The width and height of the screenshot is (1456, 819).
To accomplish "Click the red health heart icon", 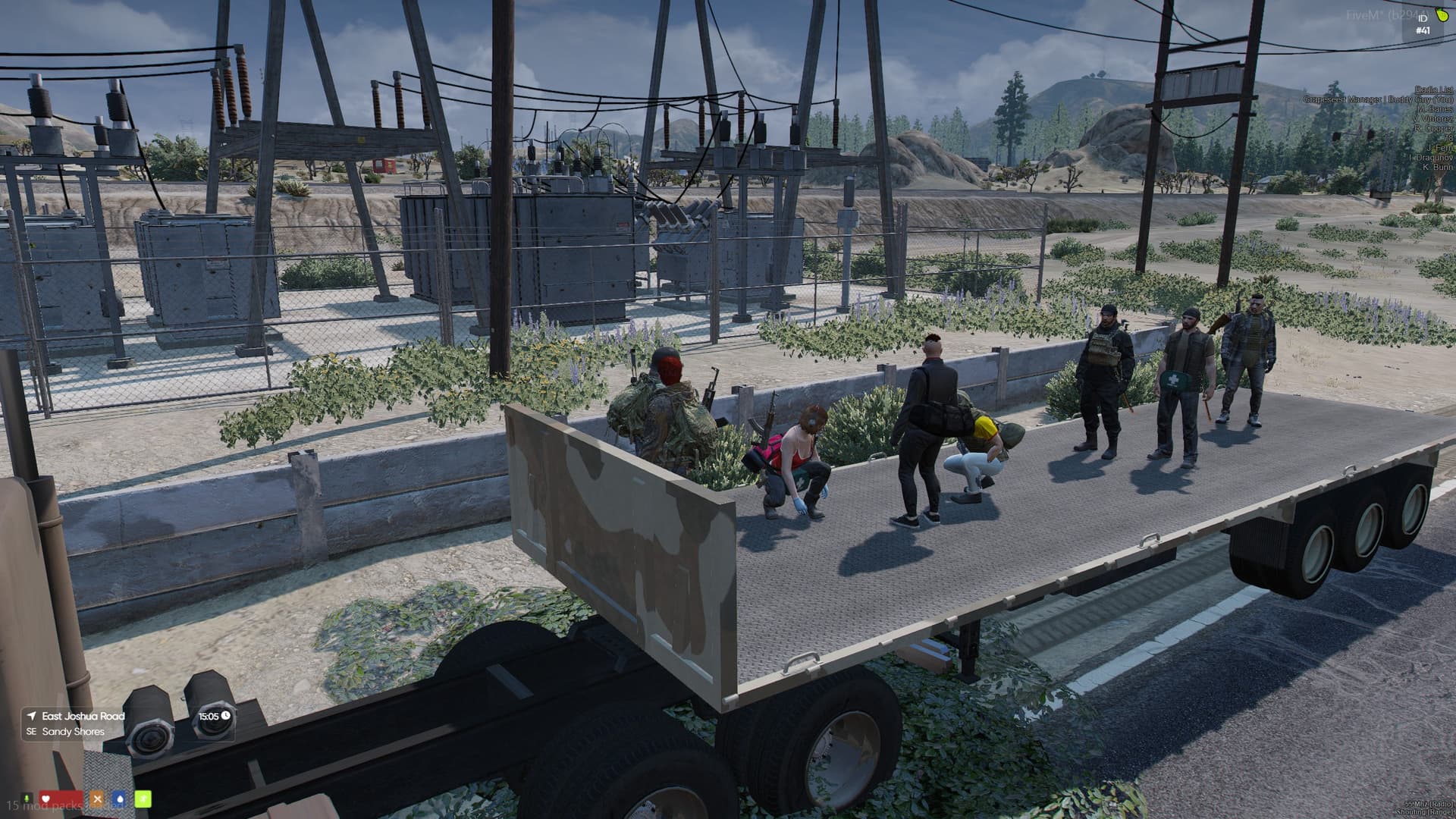I will coord(45,798).
